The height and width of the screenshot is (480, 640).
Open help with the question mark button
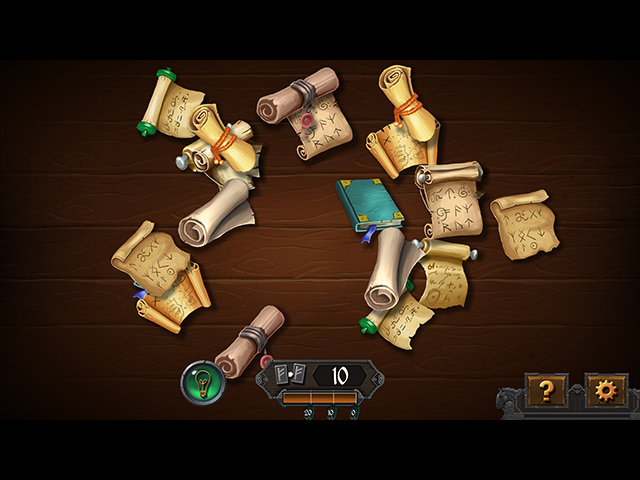(547, 390)
